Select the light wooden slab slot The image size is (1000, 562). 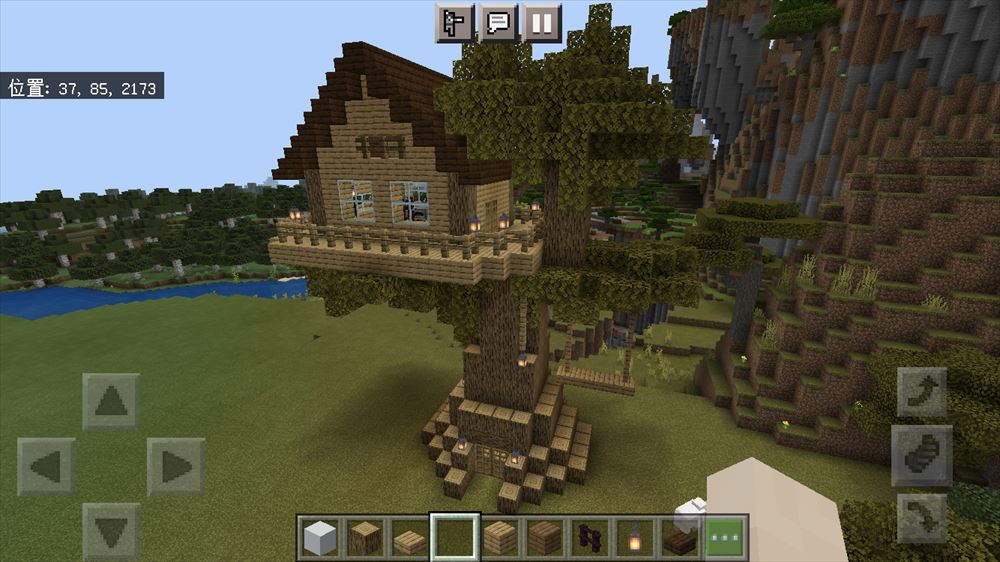point(410,539)
